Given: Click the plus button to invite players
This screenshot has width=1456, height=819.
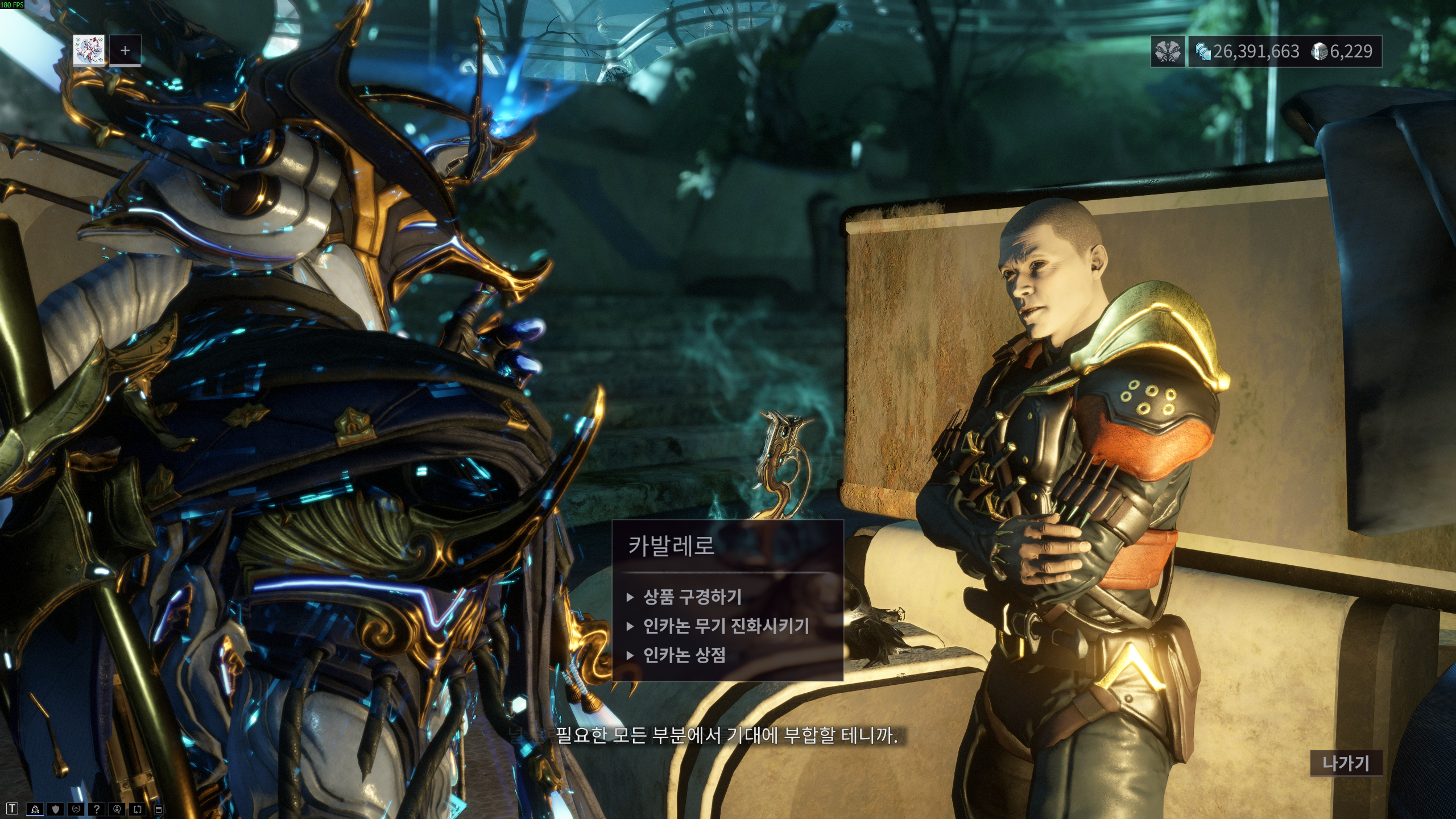Looking at the screenshot, I should [125, 51].
